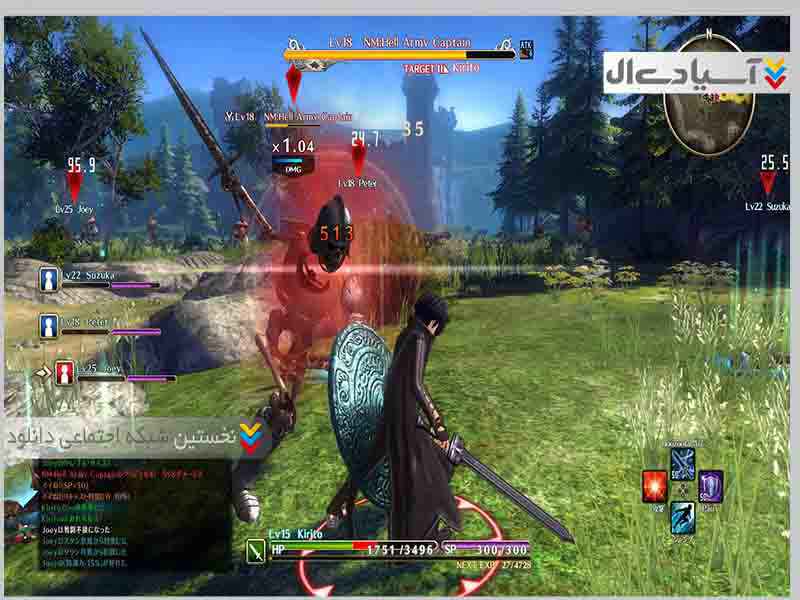
Task: Use the blue sword skill icon
Action: click(683, 464)
